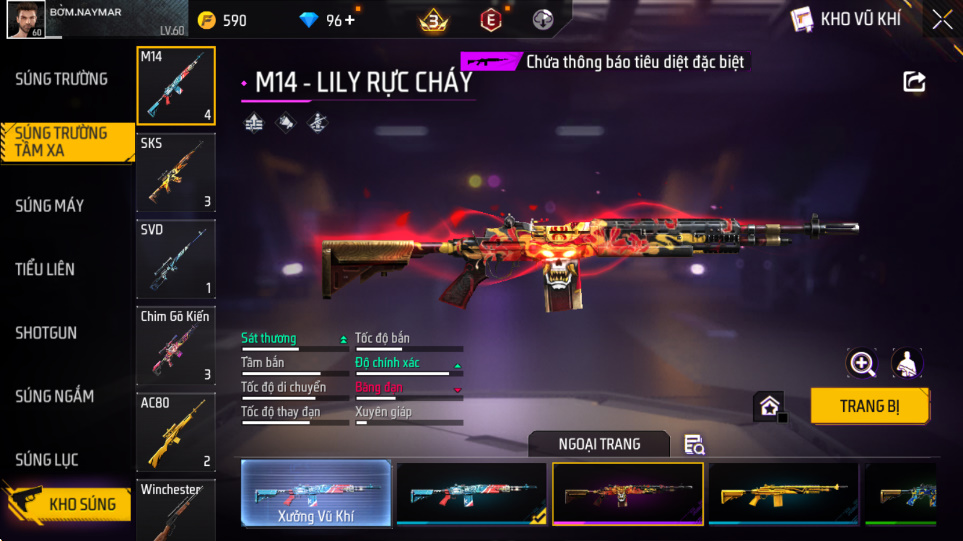The width and height of the screenshot is (963, 541).
Task: Add diamonds with the plus button
Action: [x=349, y=20]
